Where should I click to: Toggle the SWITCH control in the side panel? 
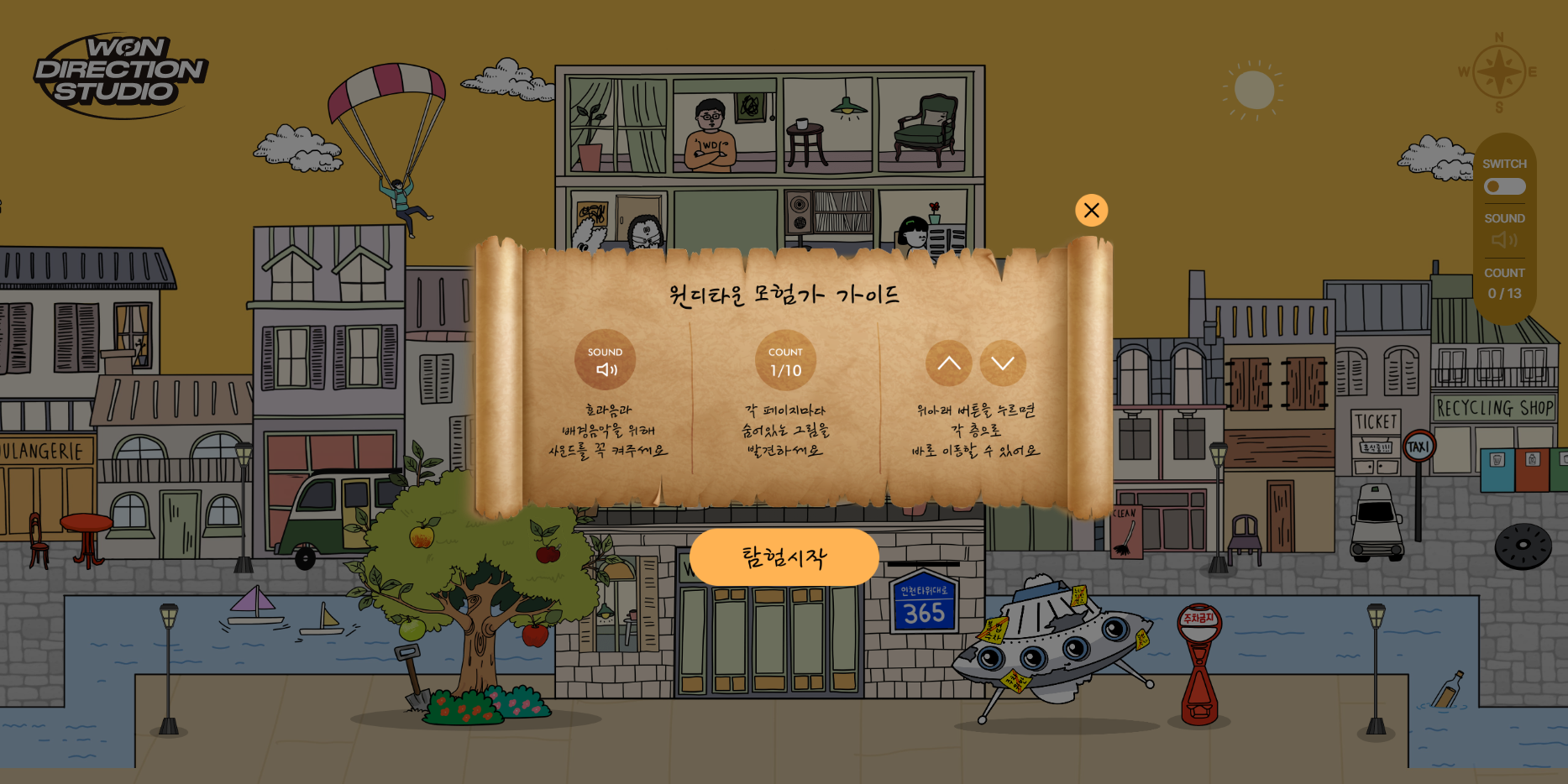(x=1503, y=186)
